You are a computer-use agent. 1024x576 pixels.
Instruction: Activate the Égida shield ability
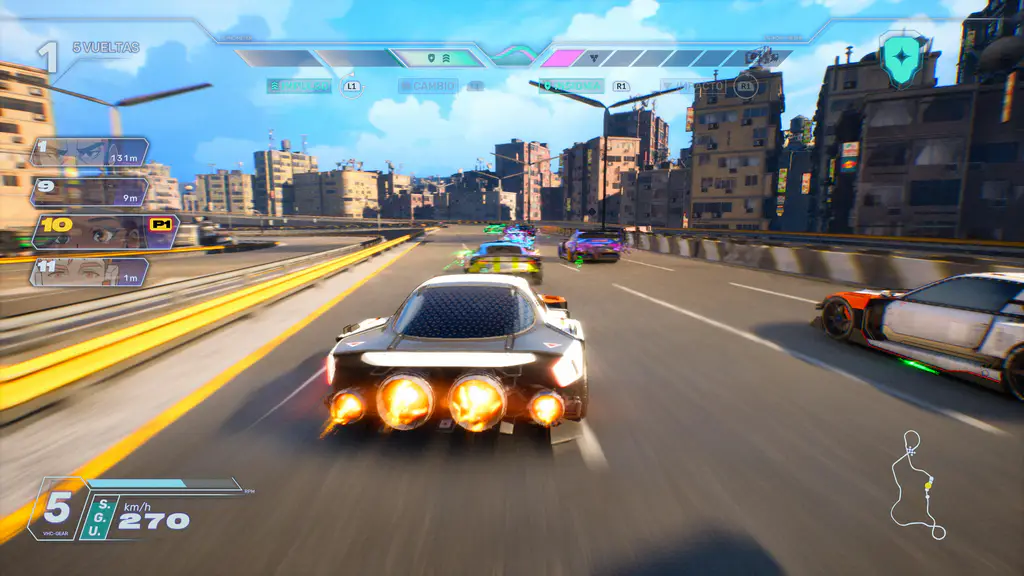coord(571,87)
